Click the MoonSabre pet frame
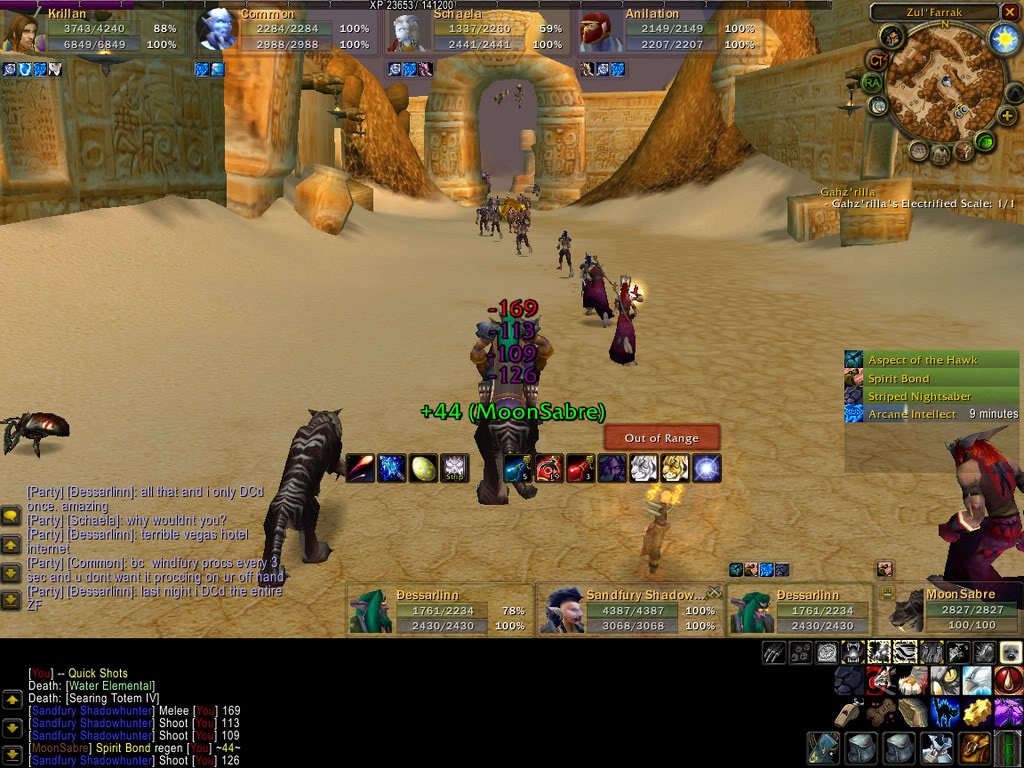Screen dimensions: 1024x768 pyautogui.click(x=950, y=609)
